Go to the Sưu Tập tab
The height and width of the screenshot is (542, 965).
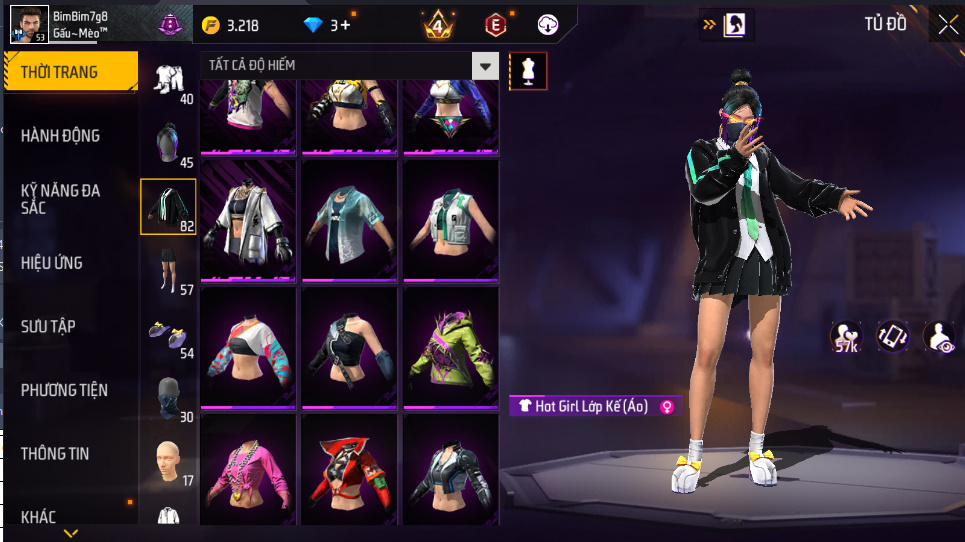[48, 326]
